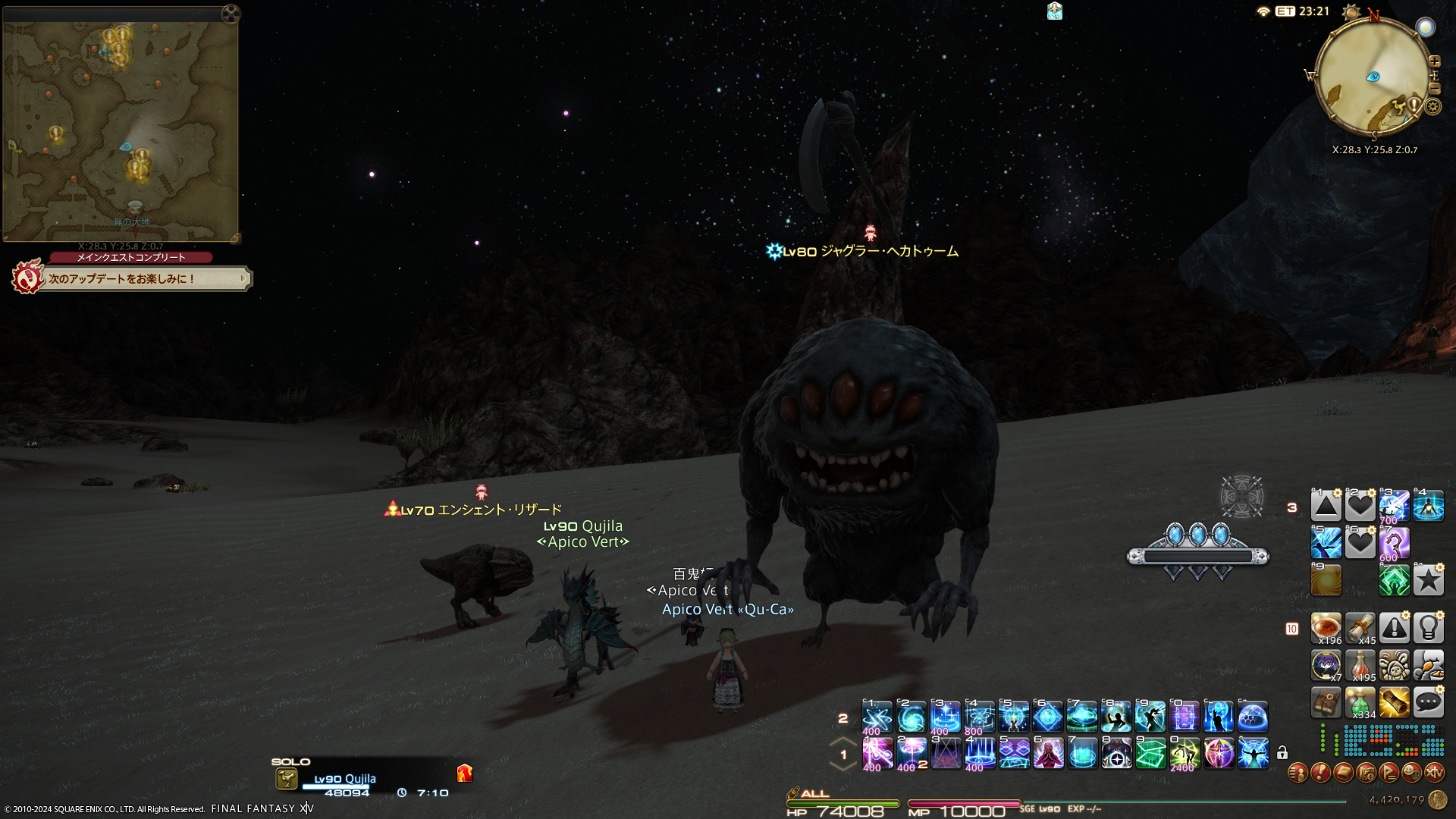Activate the light bulb macro icon
This screenshot has width=1456, height=819.
1428,628
